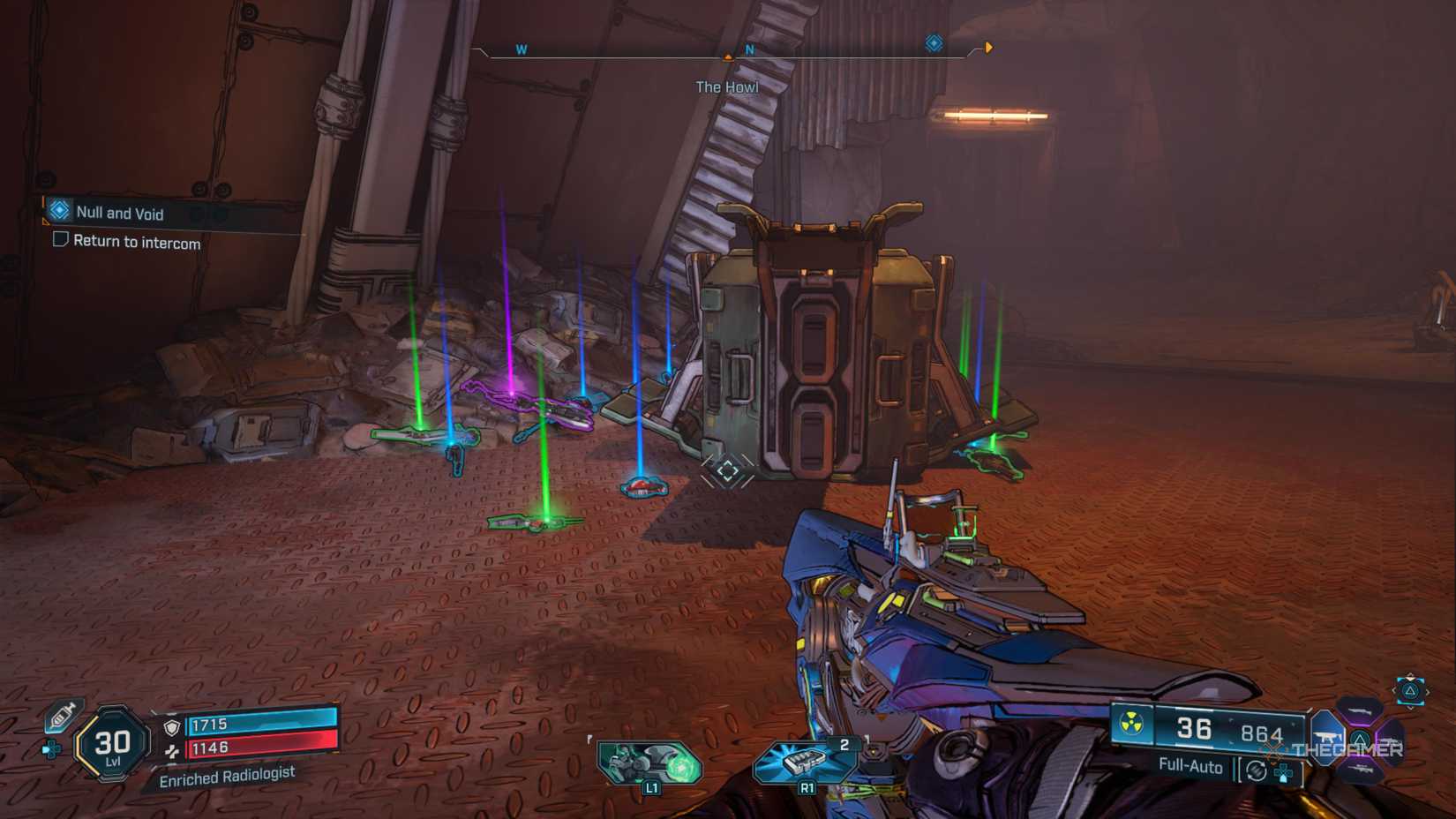This screenshot has height=819, width=1456.
Task: Select the syringe healing icon above the level badge
Action: click(x=61, y=717)
